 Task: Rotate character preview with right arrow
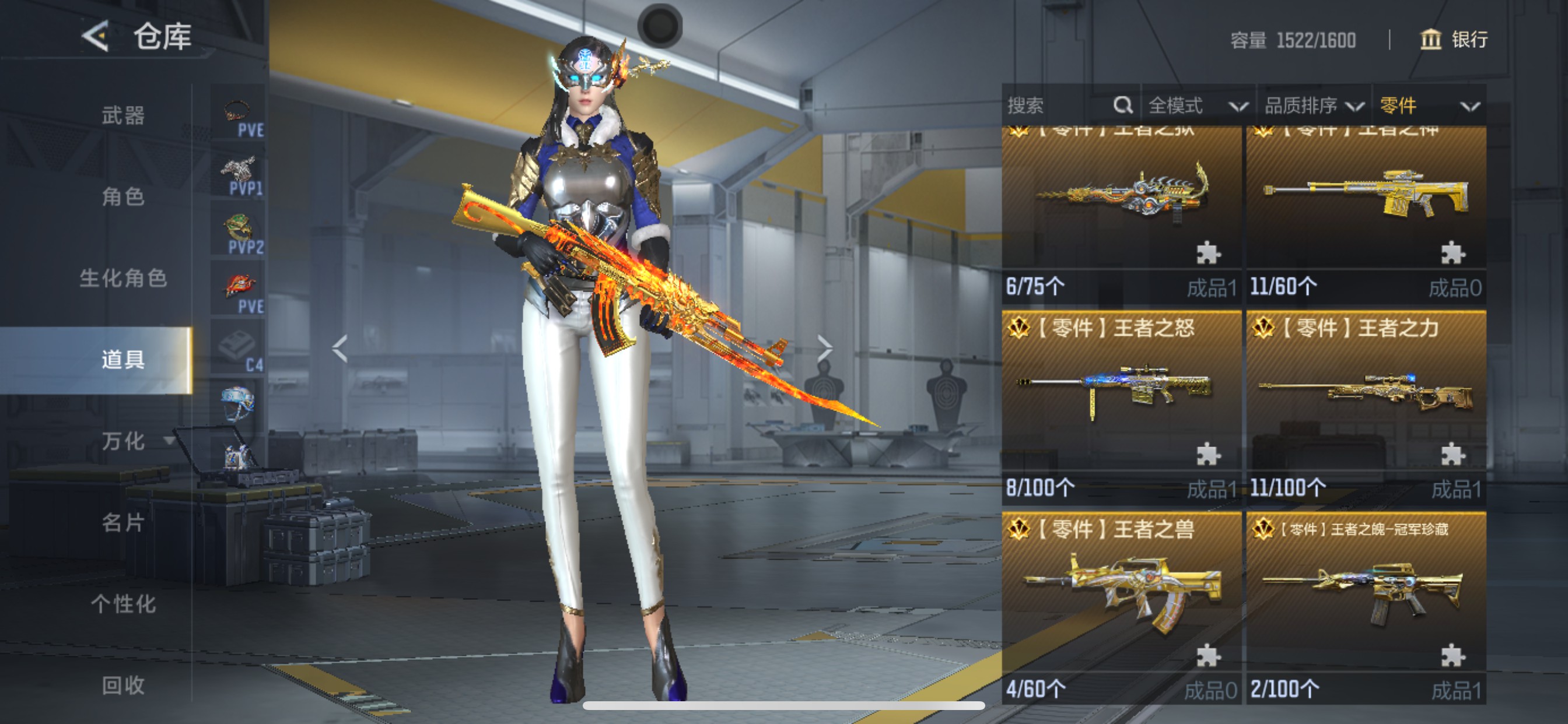tap(825, 349)
